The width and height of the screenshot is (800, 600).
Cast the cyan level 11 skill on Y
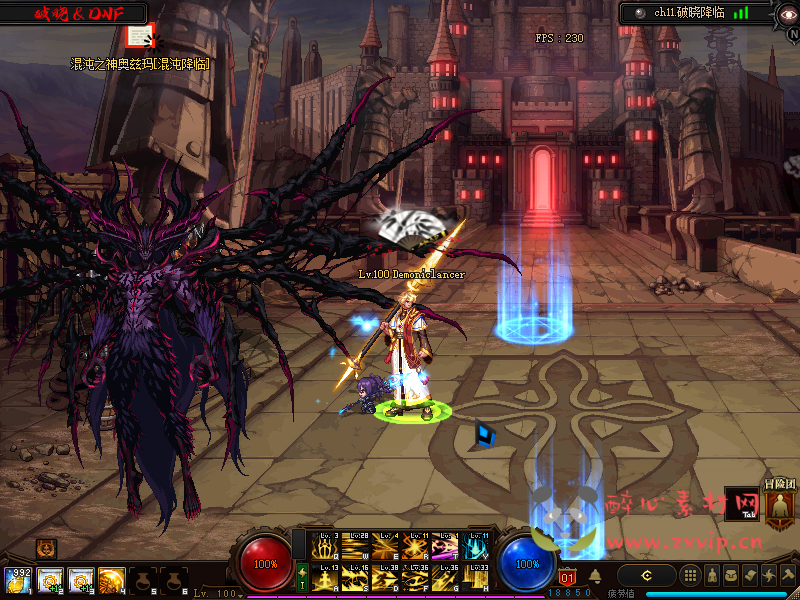[475, 547]
